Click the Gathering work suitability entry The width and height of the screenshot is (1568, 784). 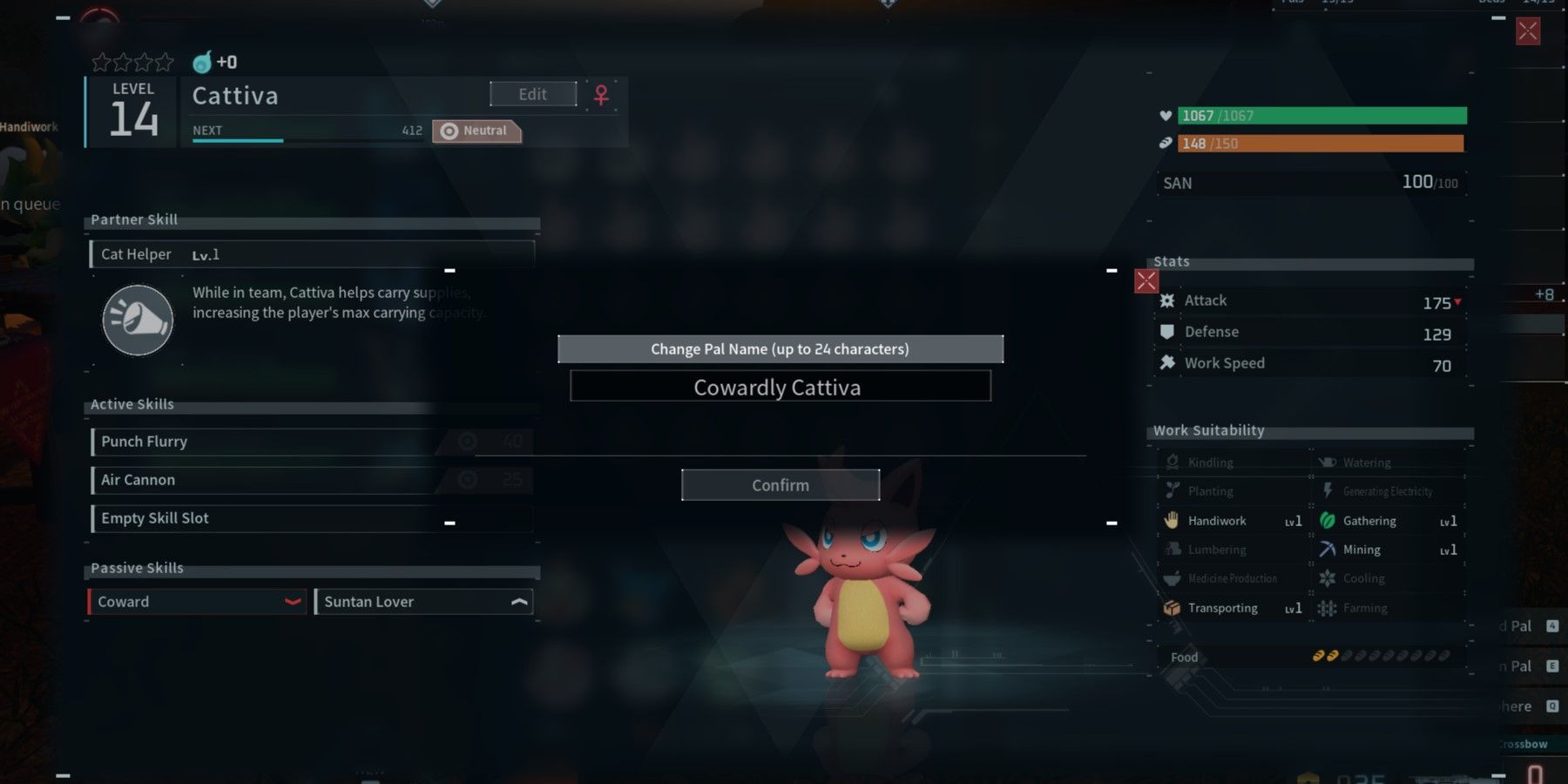tap(1387, 521)
